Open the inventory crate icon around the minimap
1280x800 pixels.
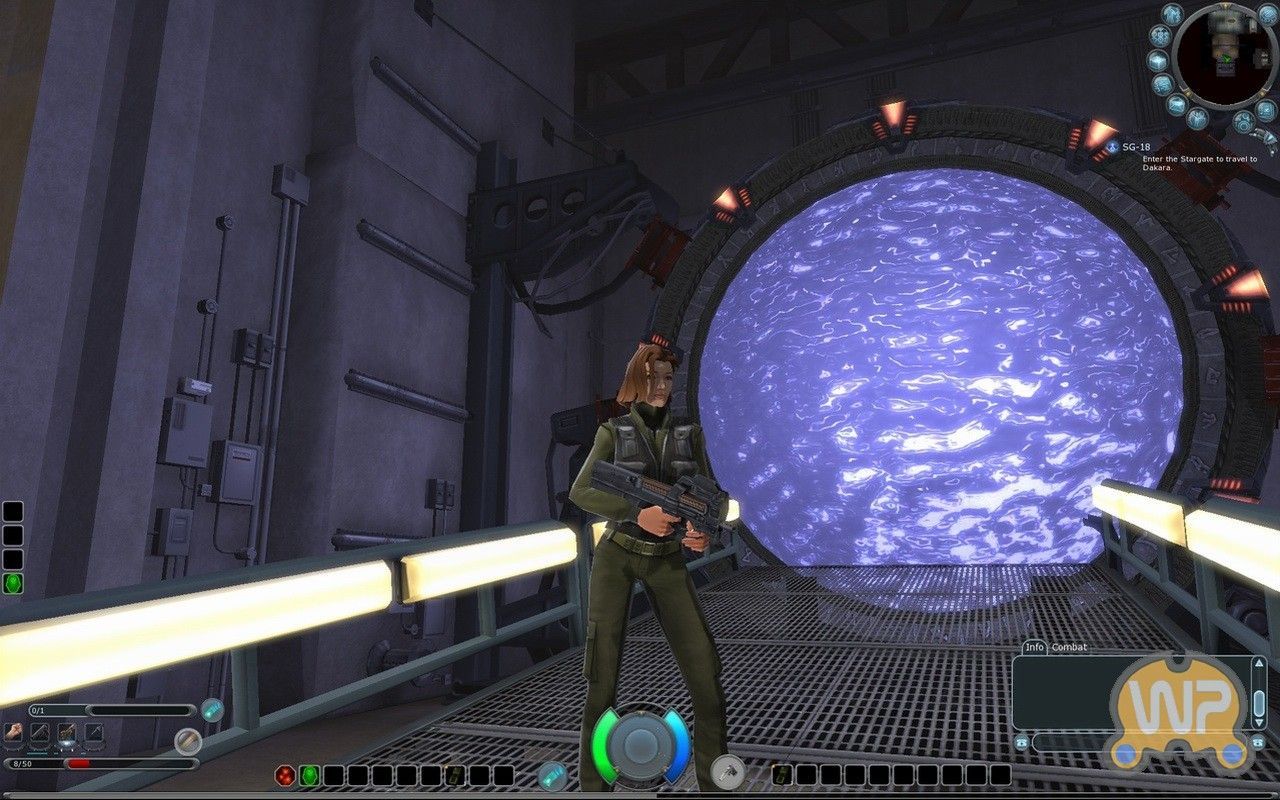coord(1157,60)
